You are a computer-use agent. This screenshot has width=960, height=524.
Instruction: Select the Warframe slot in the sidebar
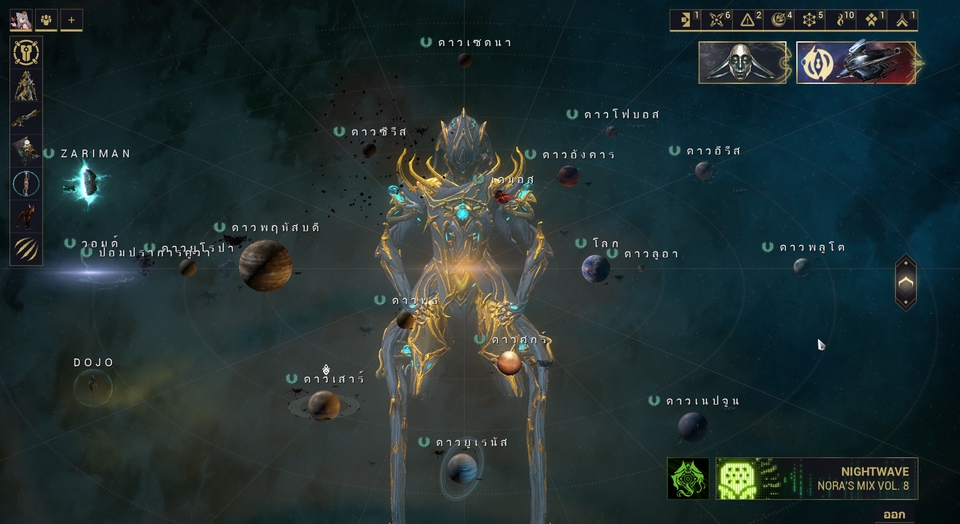coord(26,86)
